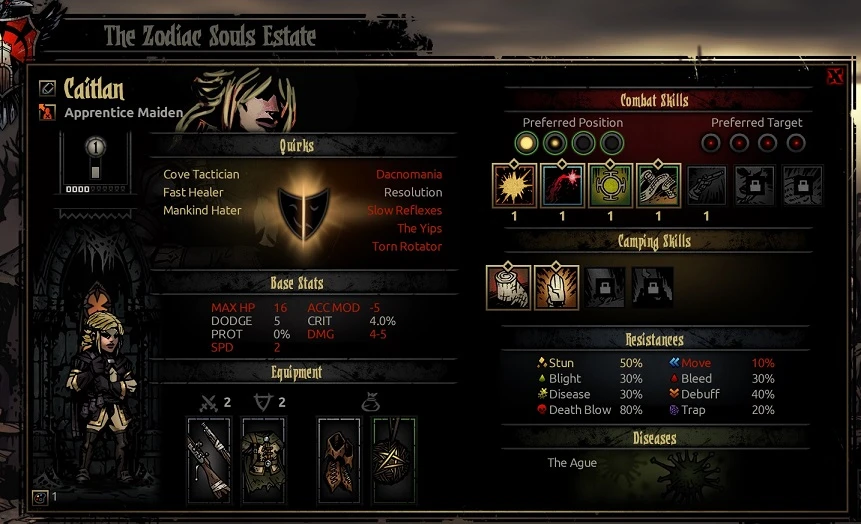Click the orange class icon beside Apprentice Maiden
The width and height of the screenshot is (861, 524).
point(47,113)
